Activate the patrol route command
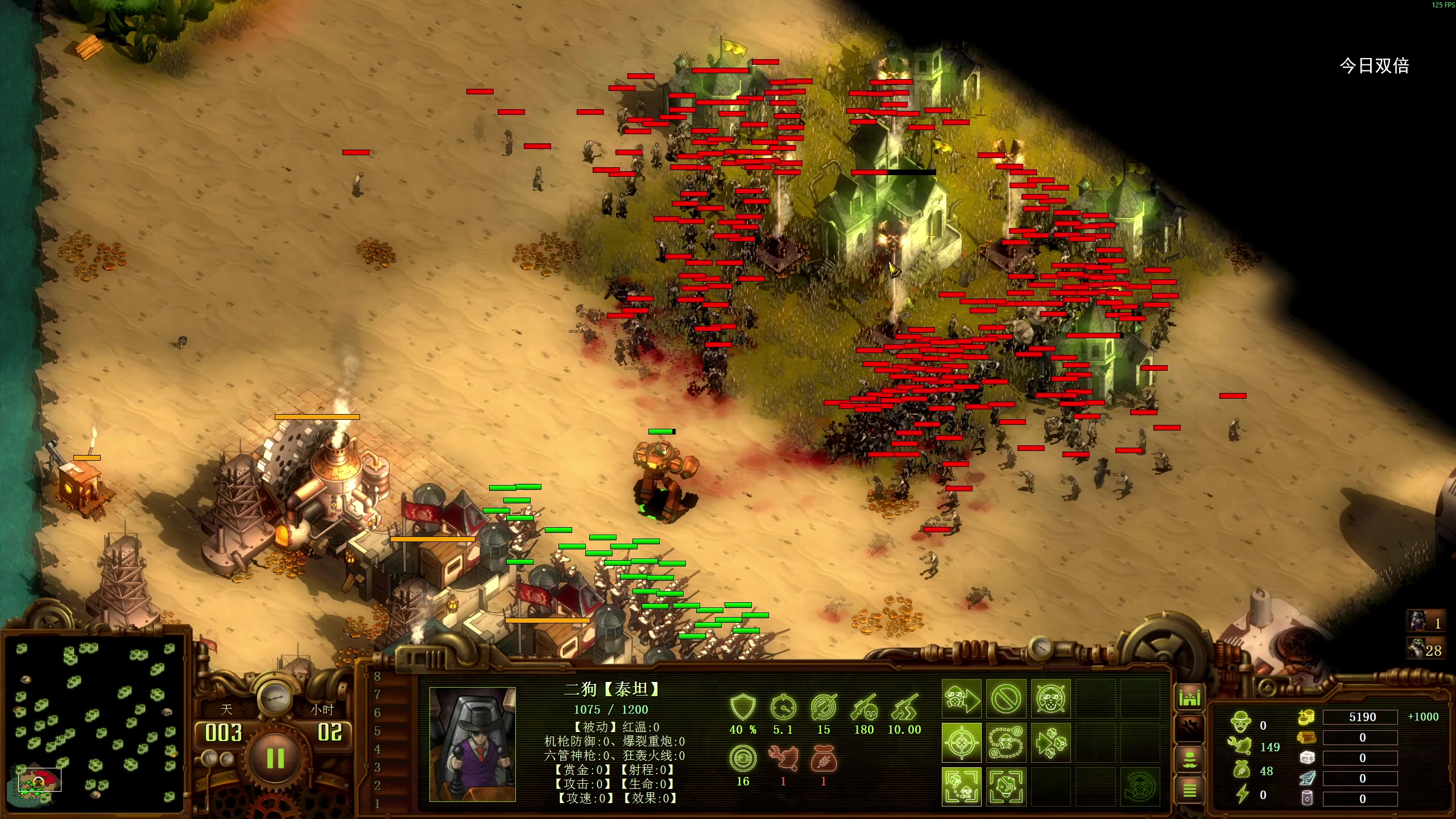This screenshot has width=1456, height=819. (1006, 743)
